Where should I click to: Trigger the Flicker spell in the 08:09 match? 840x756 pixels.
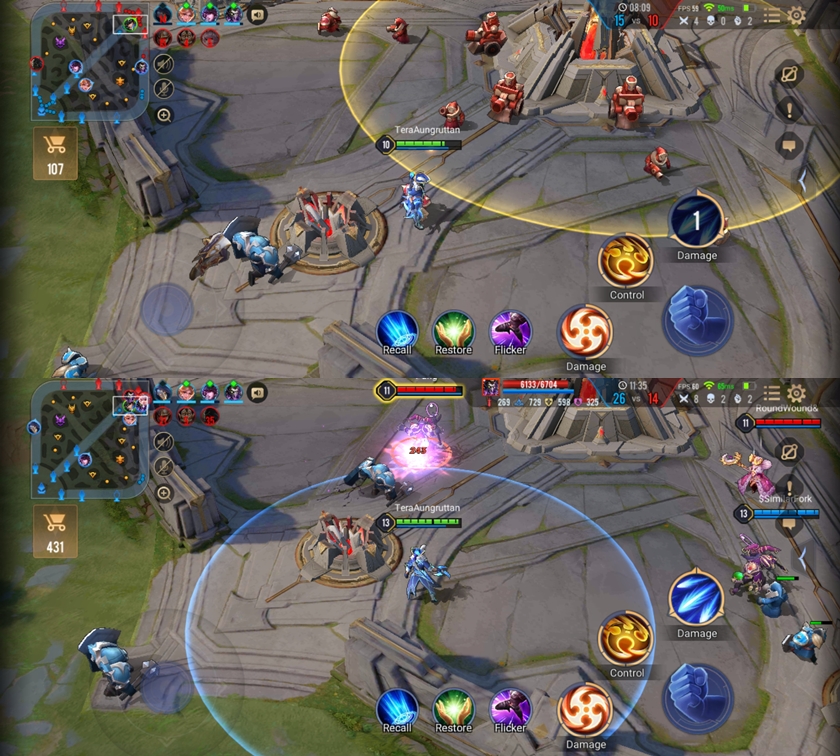tap(510, 331)
